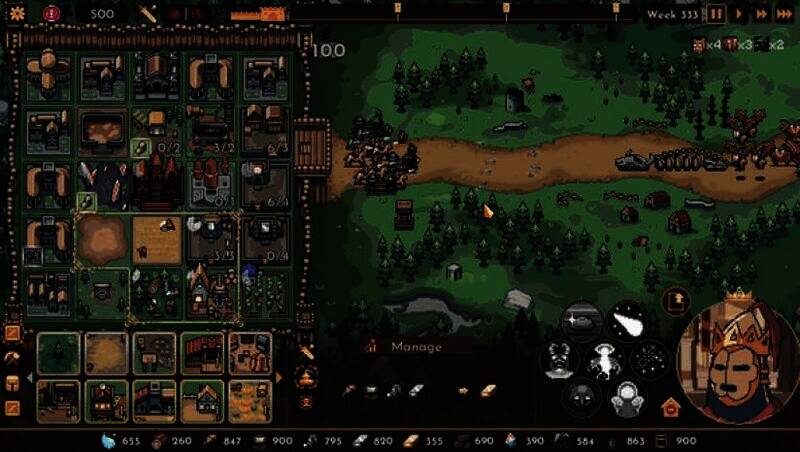The width and height of the screenshot is (800, 452).
Task: Choose the dirt plot building tile
Action: [106, 353]
